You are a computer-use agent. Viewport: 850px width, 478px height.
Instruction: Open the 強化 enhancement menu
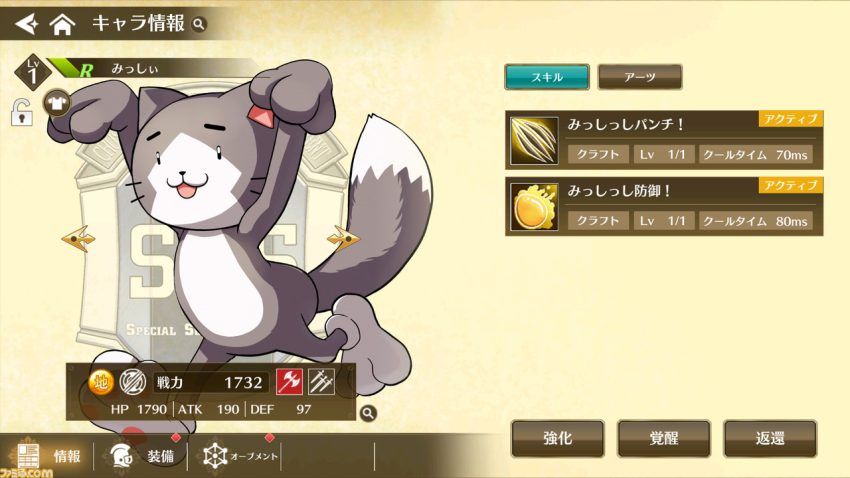[x=558, y=438]
